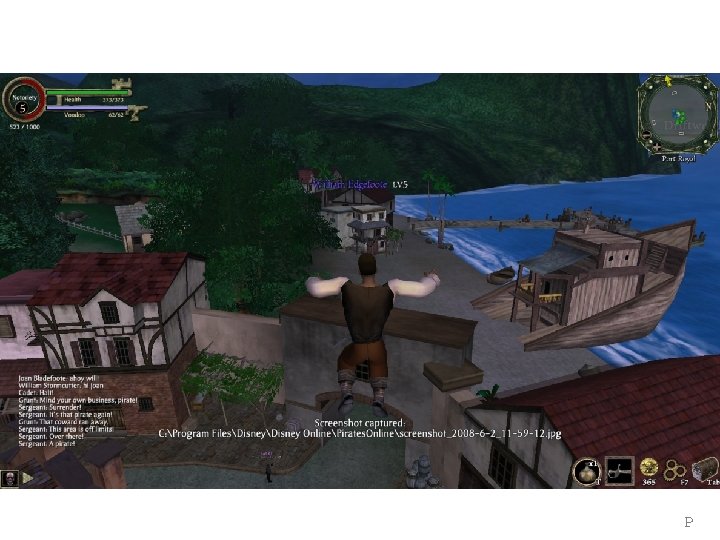Screen dimensions: 720x540
Task: Open the skull chat icon
Action: click(9, 478)
